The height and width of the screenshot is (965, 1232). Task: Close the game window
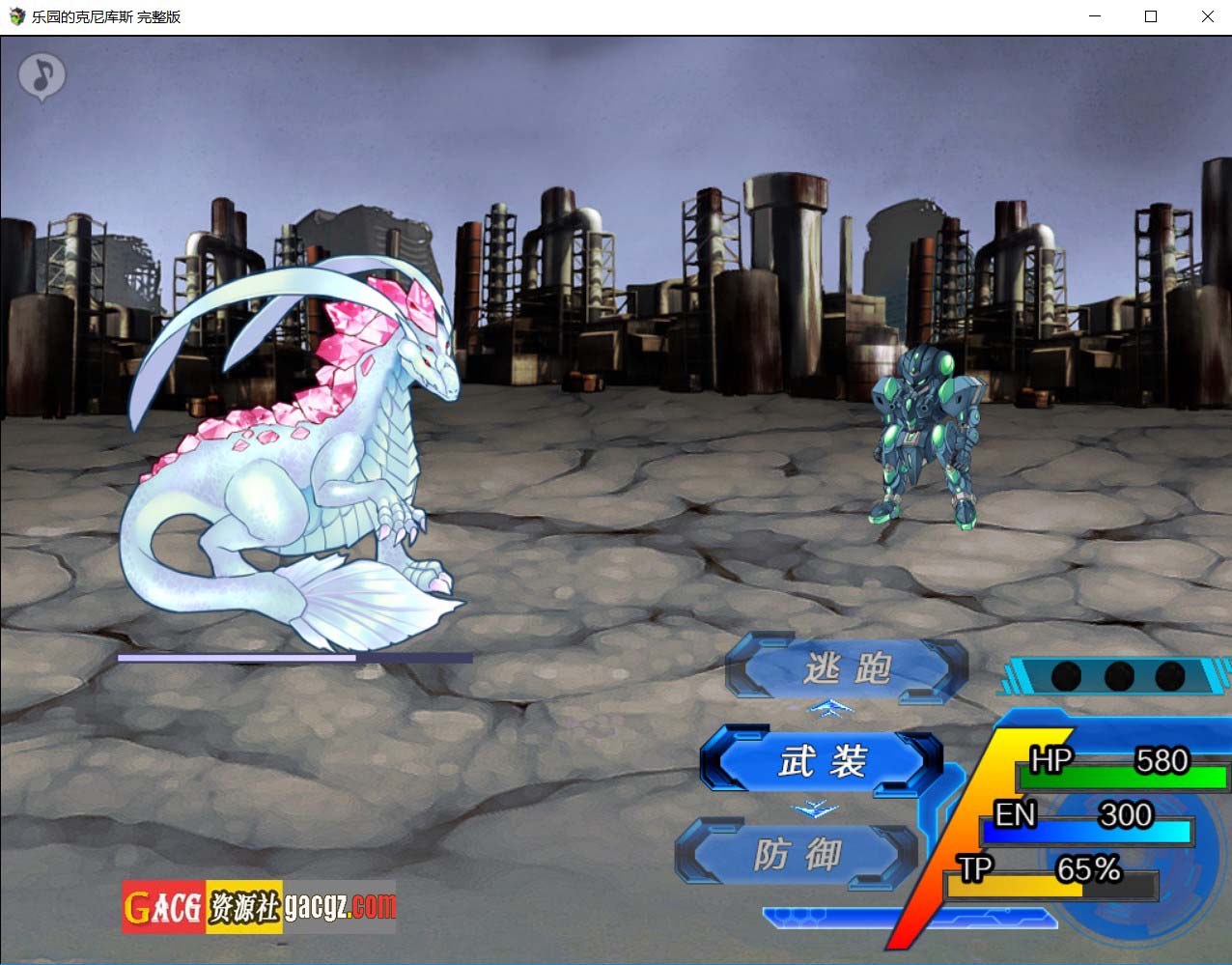coord(1207,16)
